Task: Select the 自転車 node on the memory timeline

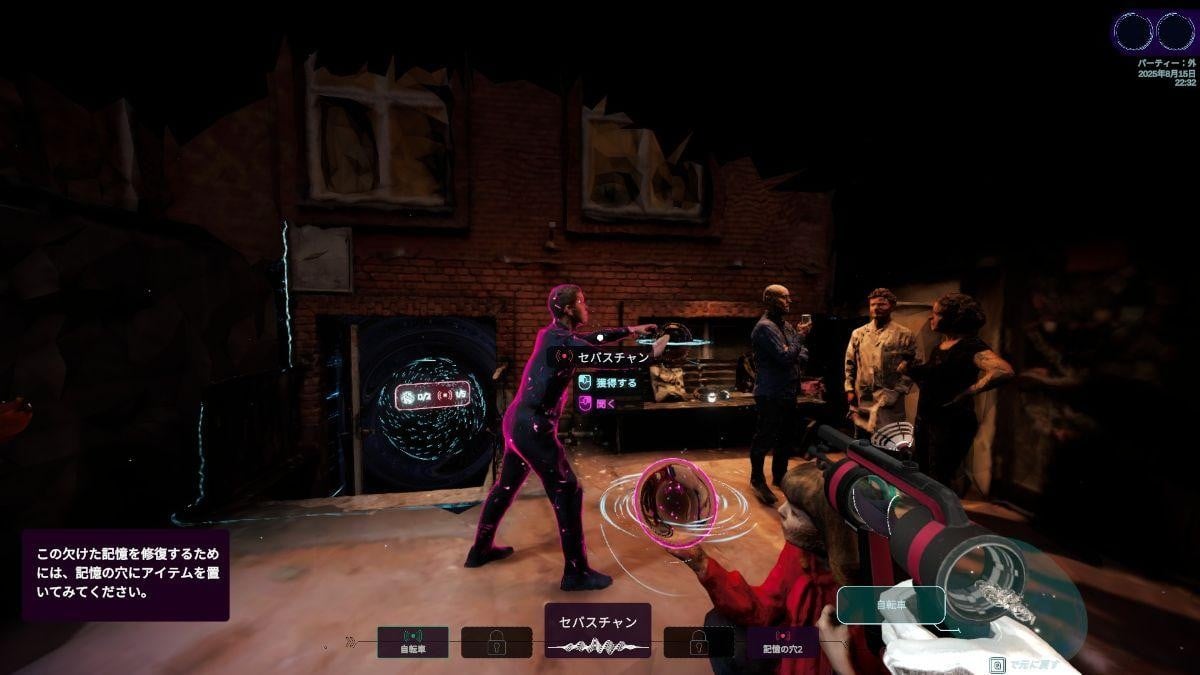Action: [413, 641]
